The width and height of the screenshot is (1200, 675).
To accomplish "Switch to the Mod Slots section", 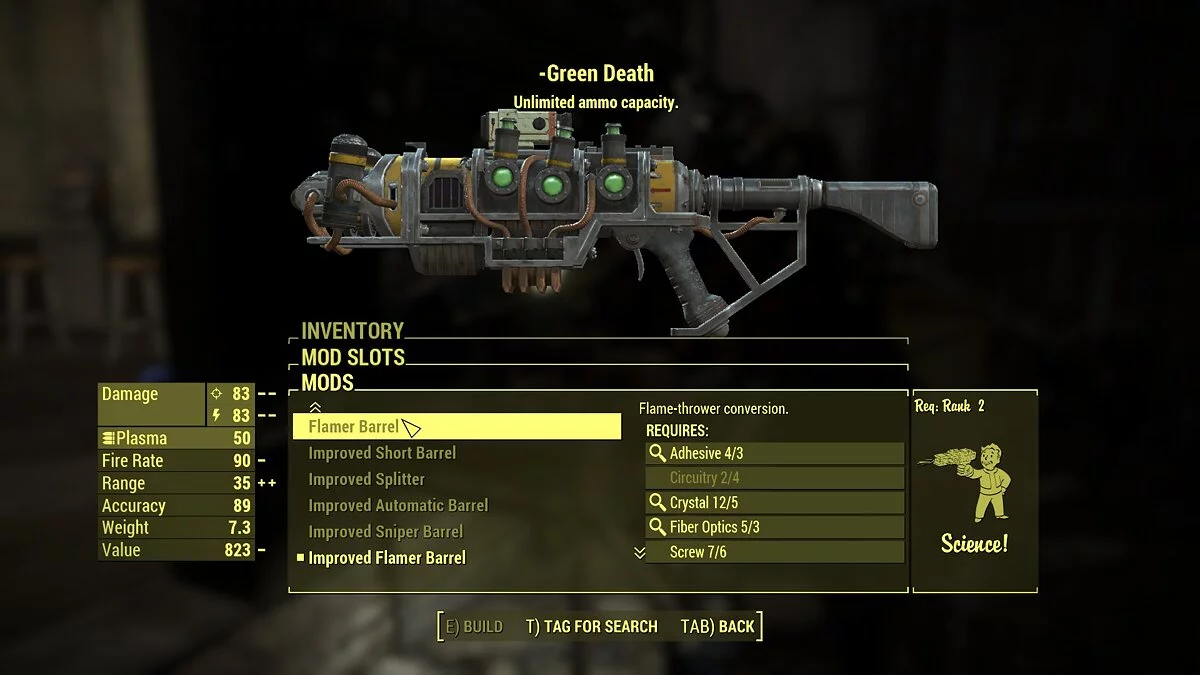I will coord(353,357).
